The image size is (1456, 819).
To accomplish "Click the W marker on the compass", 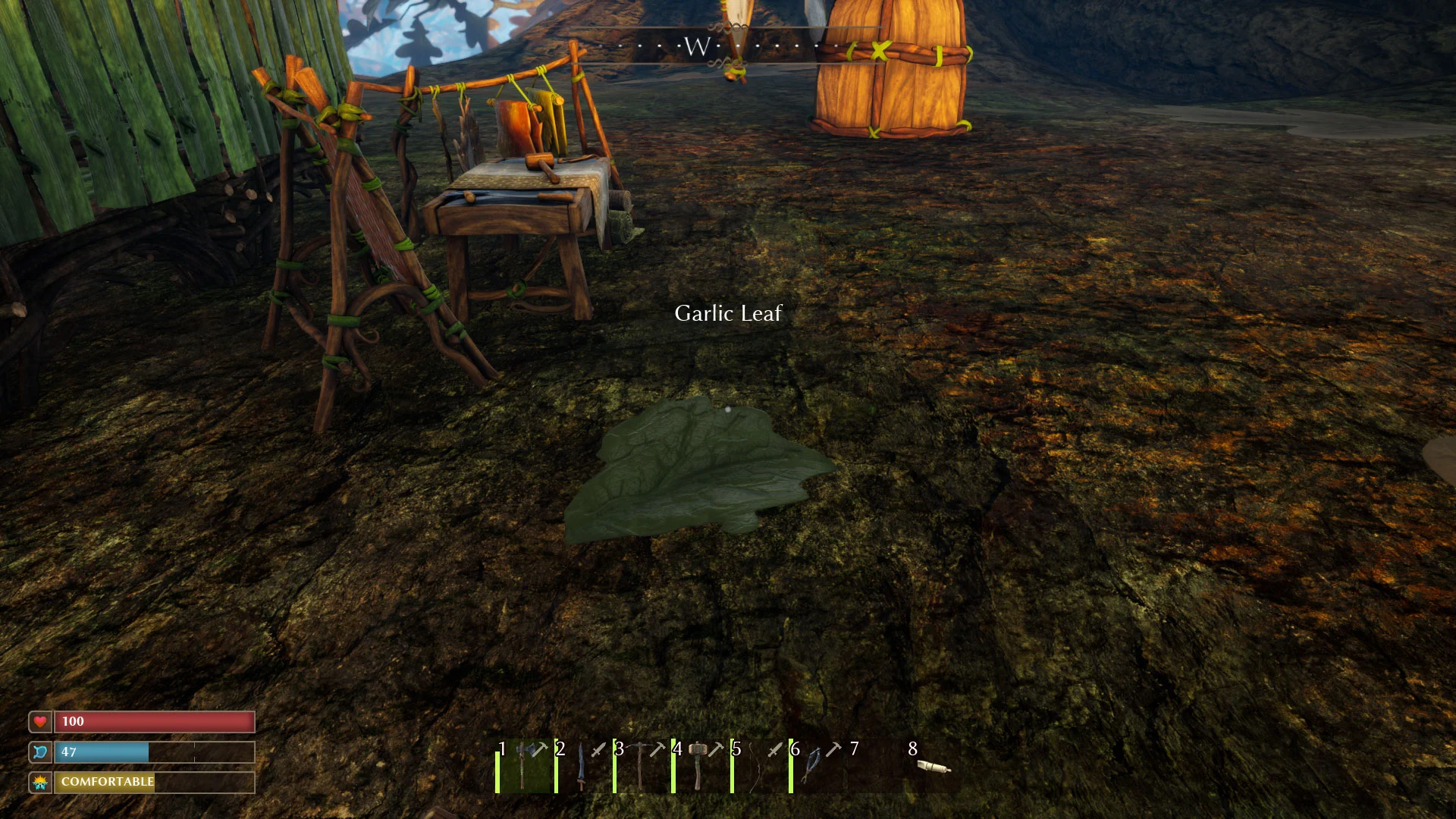I will [x=698, y=46].
